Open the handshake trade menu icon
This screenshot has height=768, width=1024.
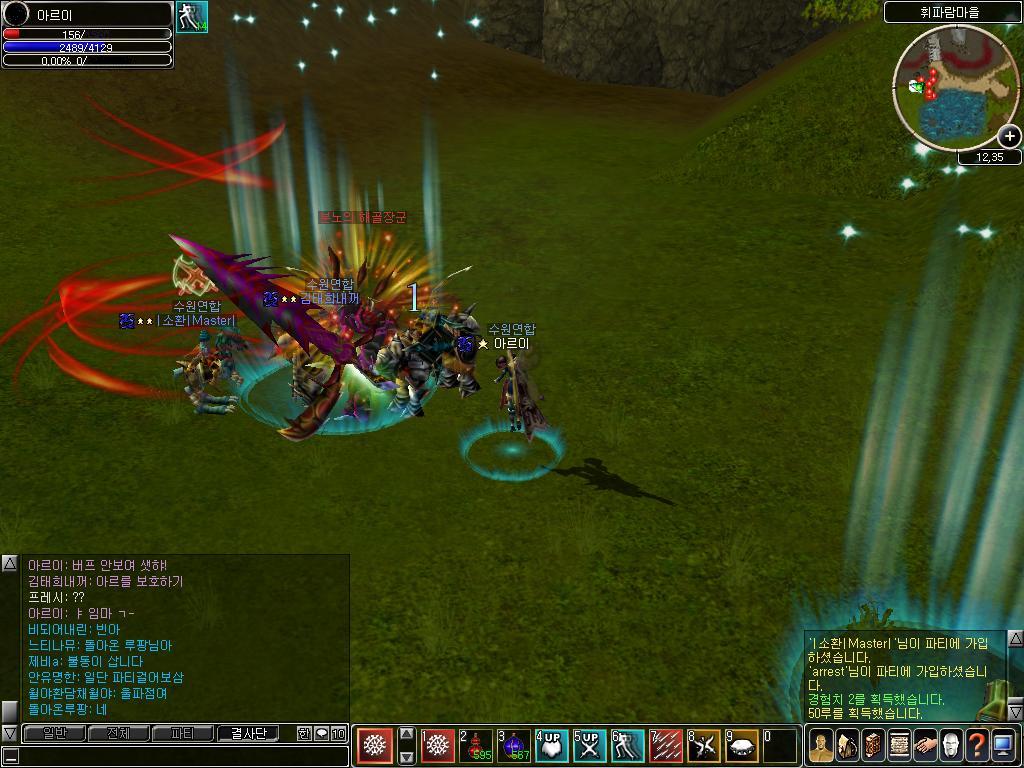click(925, 745)
